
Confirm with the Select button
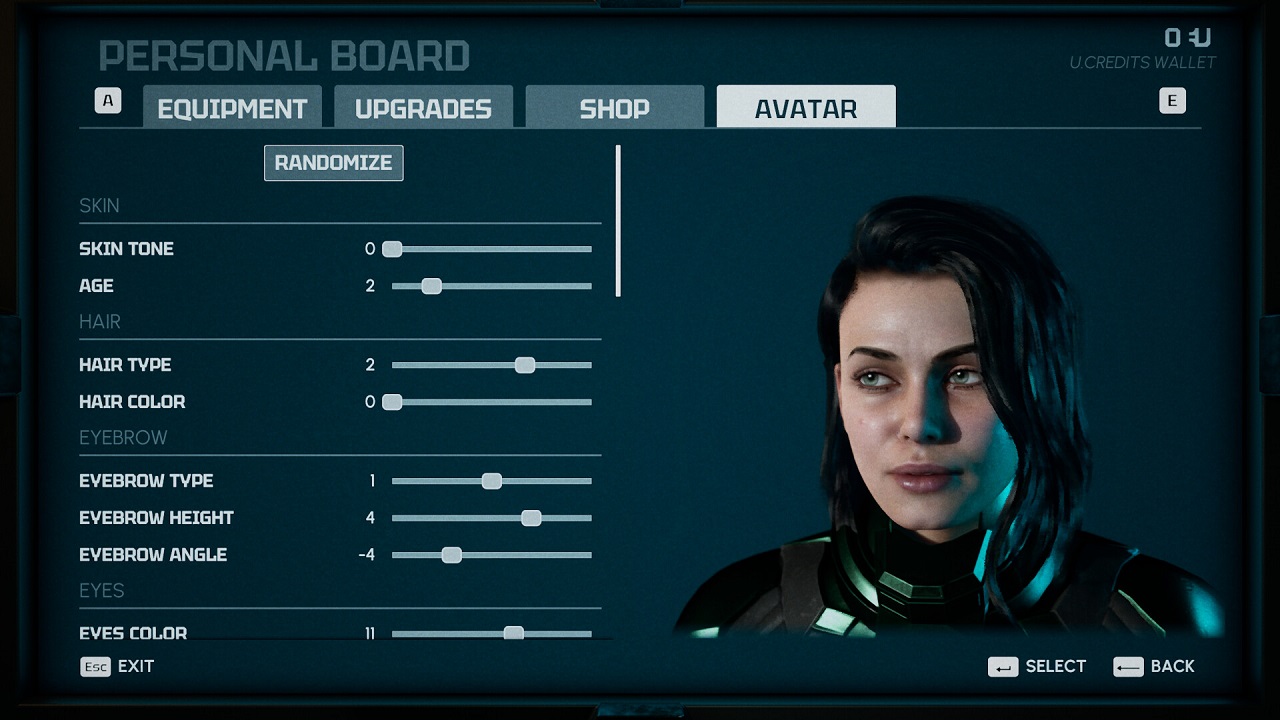[x=1037, y=666]
